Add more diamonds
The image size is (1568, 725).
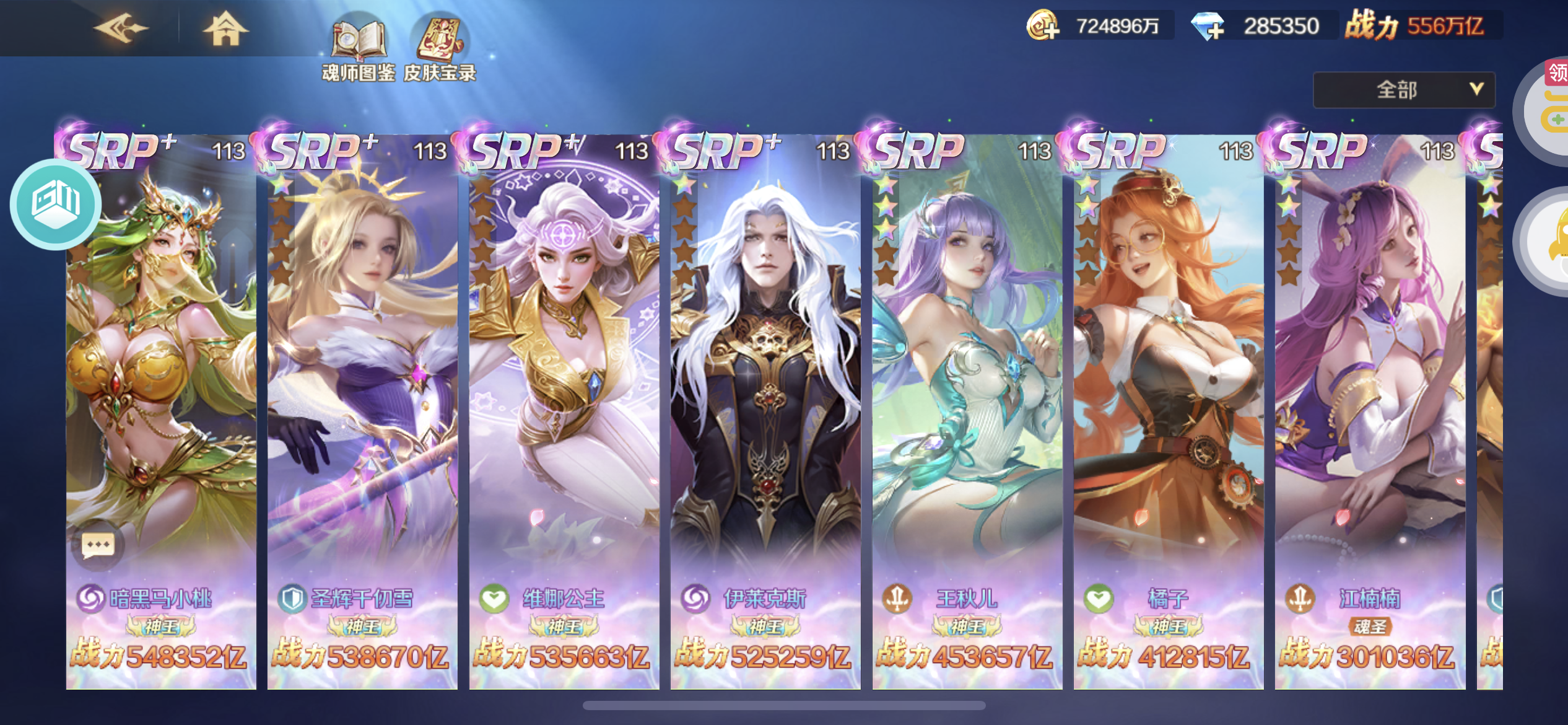1208,26
